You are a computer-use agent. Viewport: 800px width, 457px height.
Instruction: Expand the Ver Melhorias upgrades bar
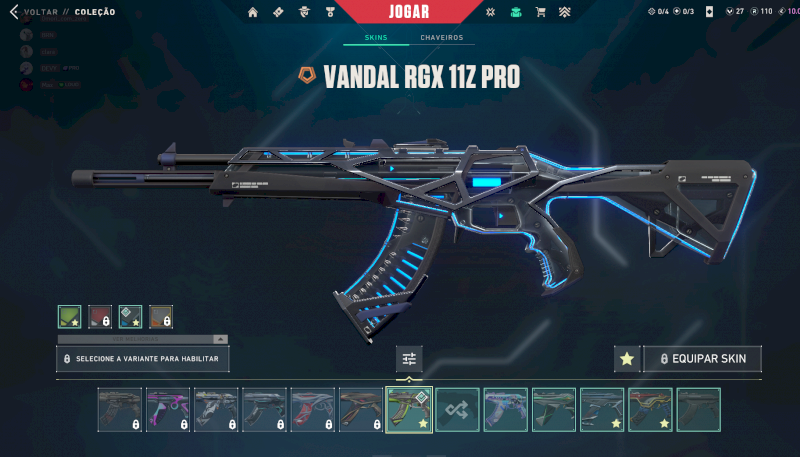142,340
